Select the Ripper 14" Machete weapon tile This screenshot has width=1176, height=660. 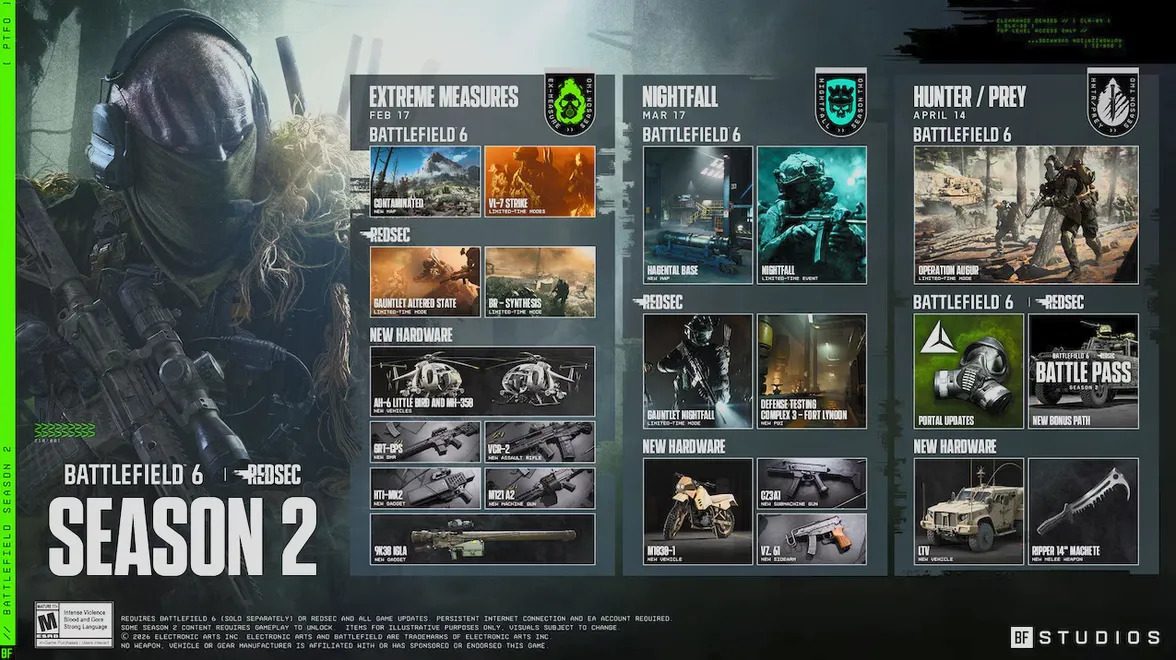(1083, 511)
